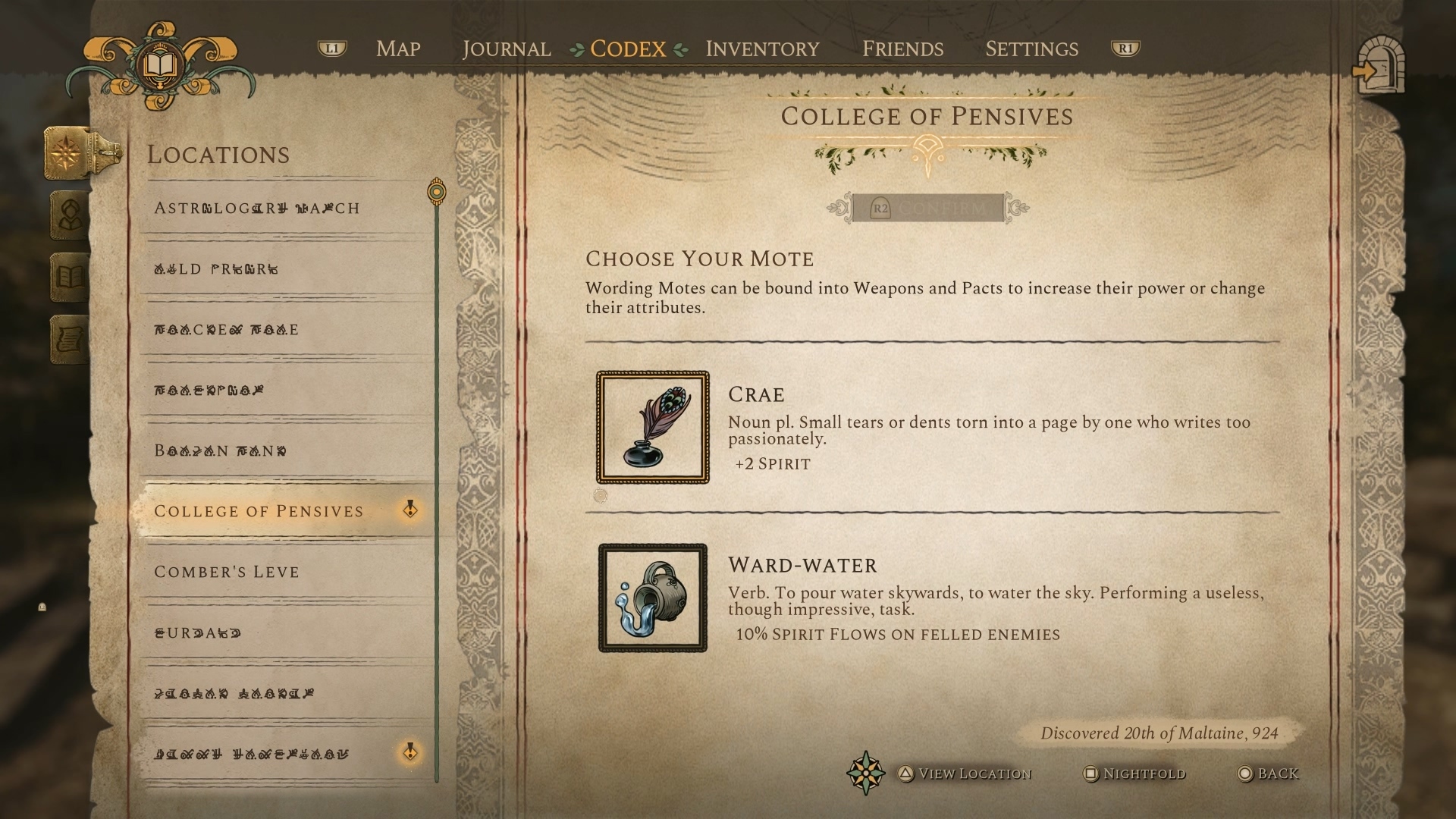Switch to the Map tab
The height and width of the screenshot is (819, 1456).
(398, 49)
